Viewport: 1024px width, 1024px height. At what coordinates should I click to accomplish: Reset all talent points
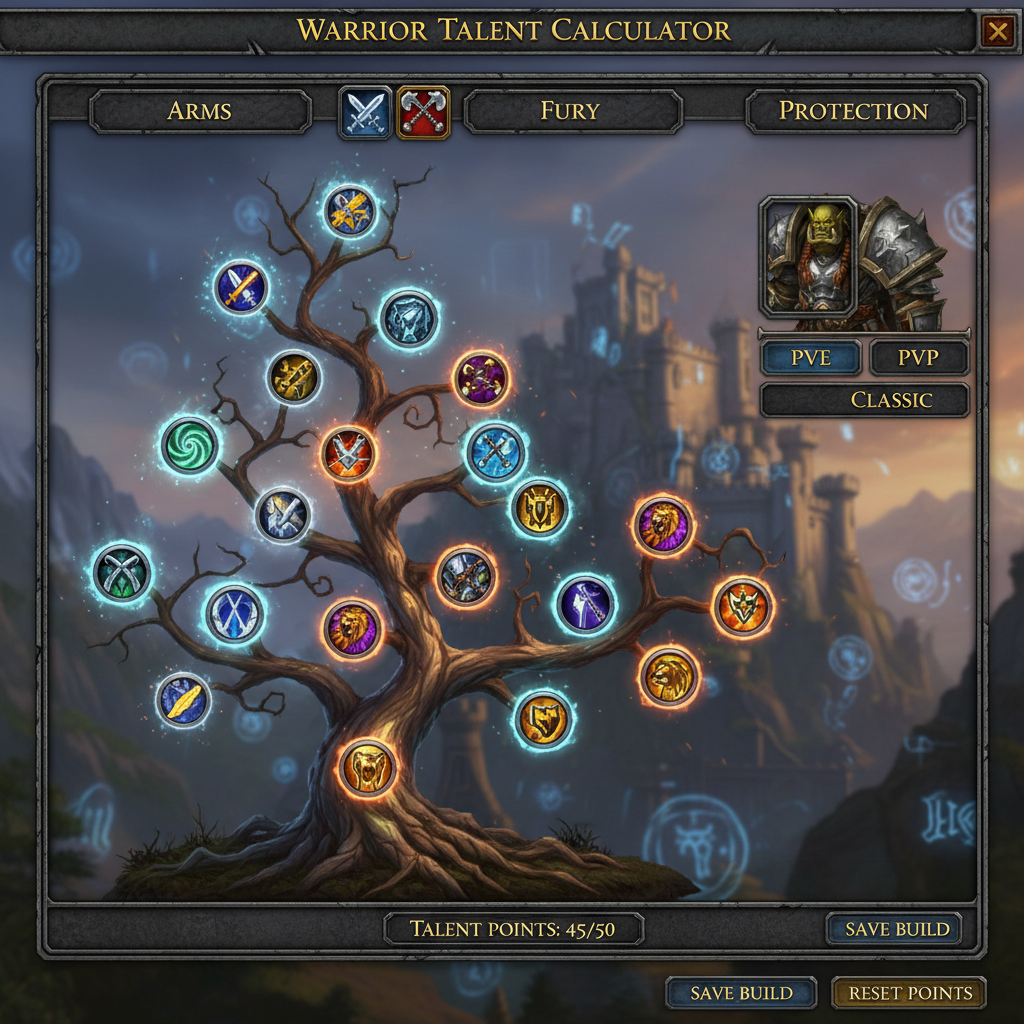909,993
